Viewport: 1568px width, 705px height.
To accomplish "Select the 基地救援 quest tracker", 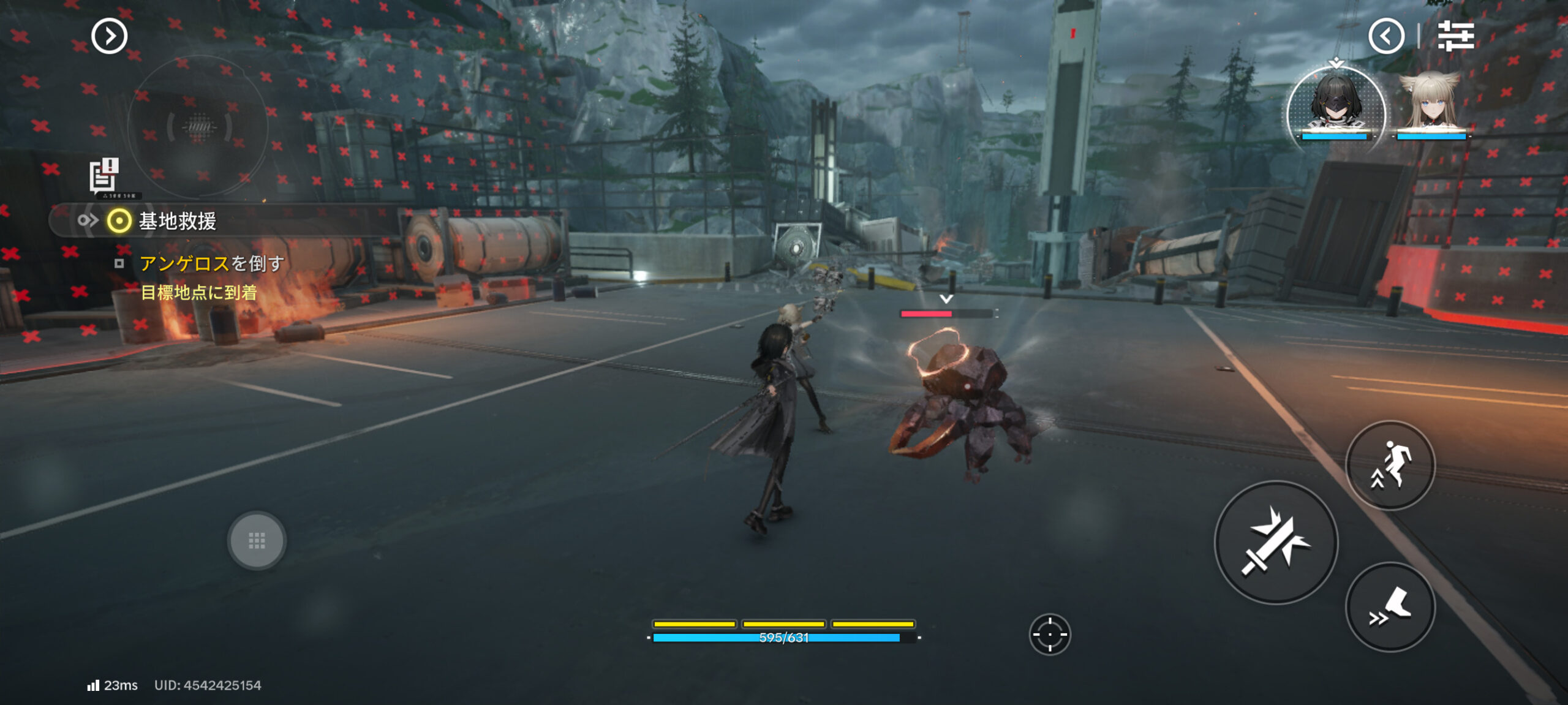I will coord(178,221).
